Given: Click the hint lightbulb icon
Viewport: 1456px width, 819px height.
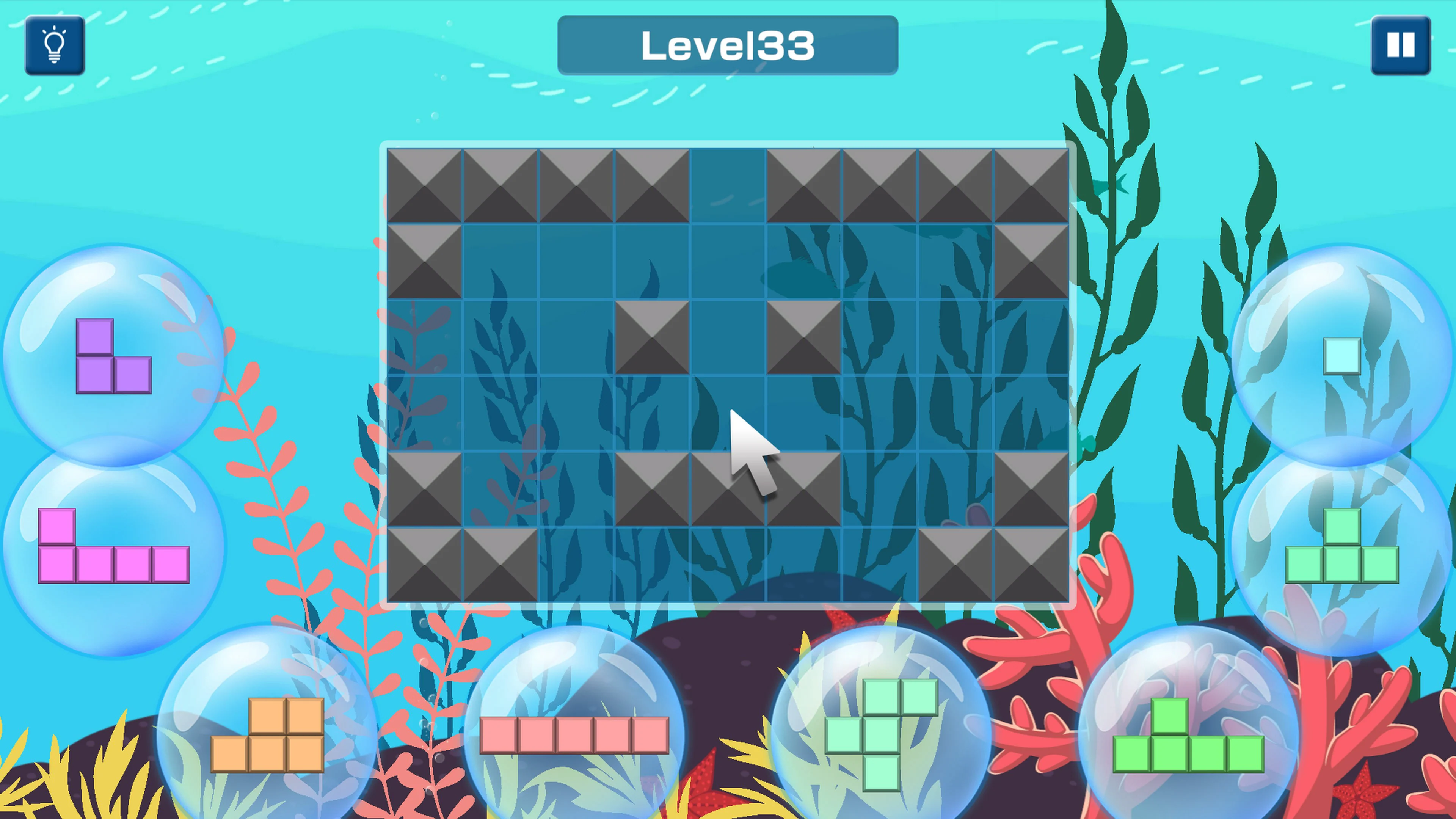Looking at the screenshot, I should 54,45.
